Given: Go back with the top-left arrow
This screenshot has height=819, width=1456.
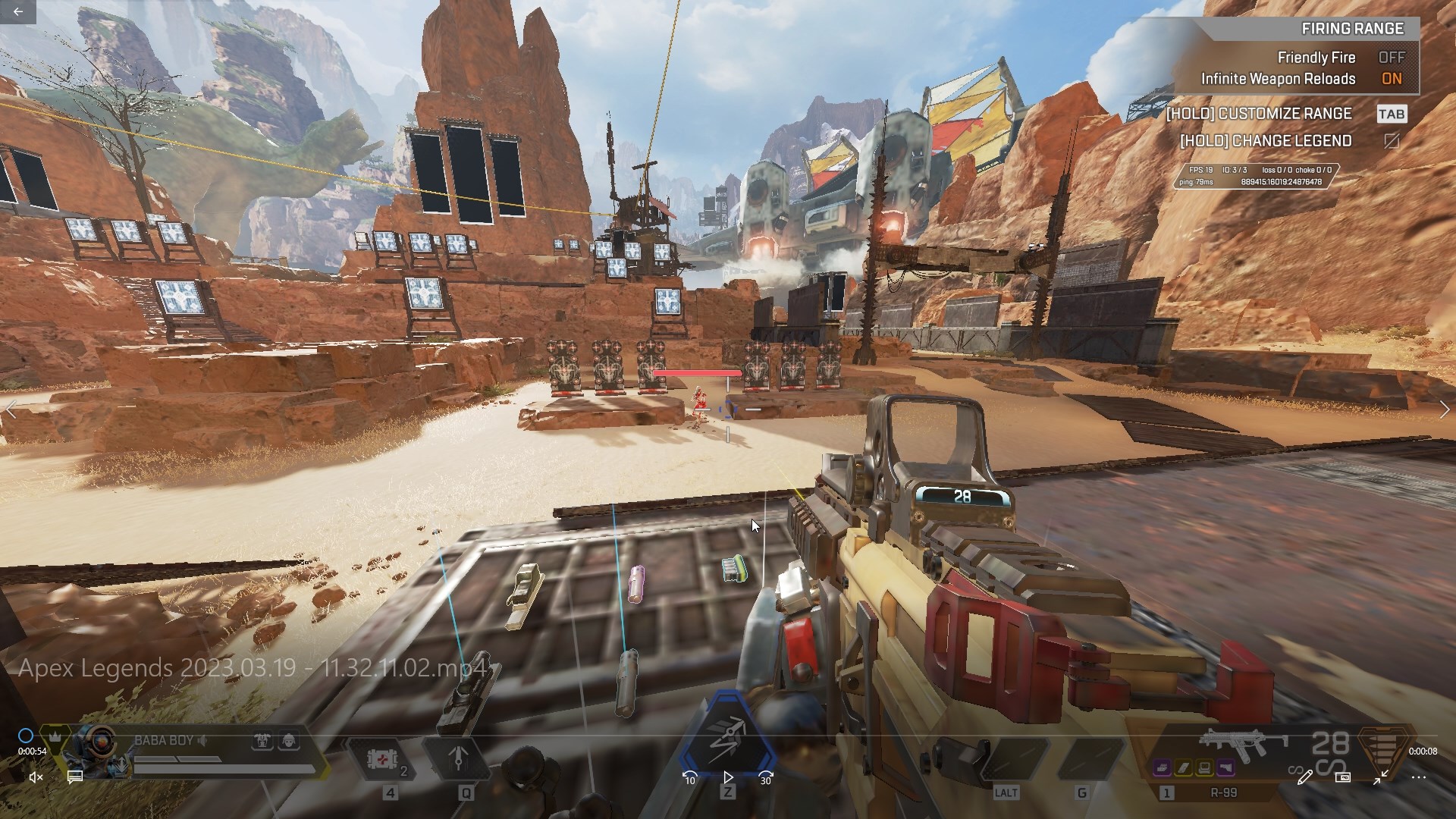Looking at the screenshot, I should [x=17, y=11].
